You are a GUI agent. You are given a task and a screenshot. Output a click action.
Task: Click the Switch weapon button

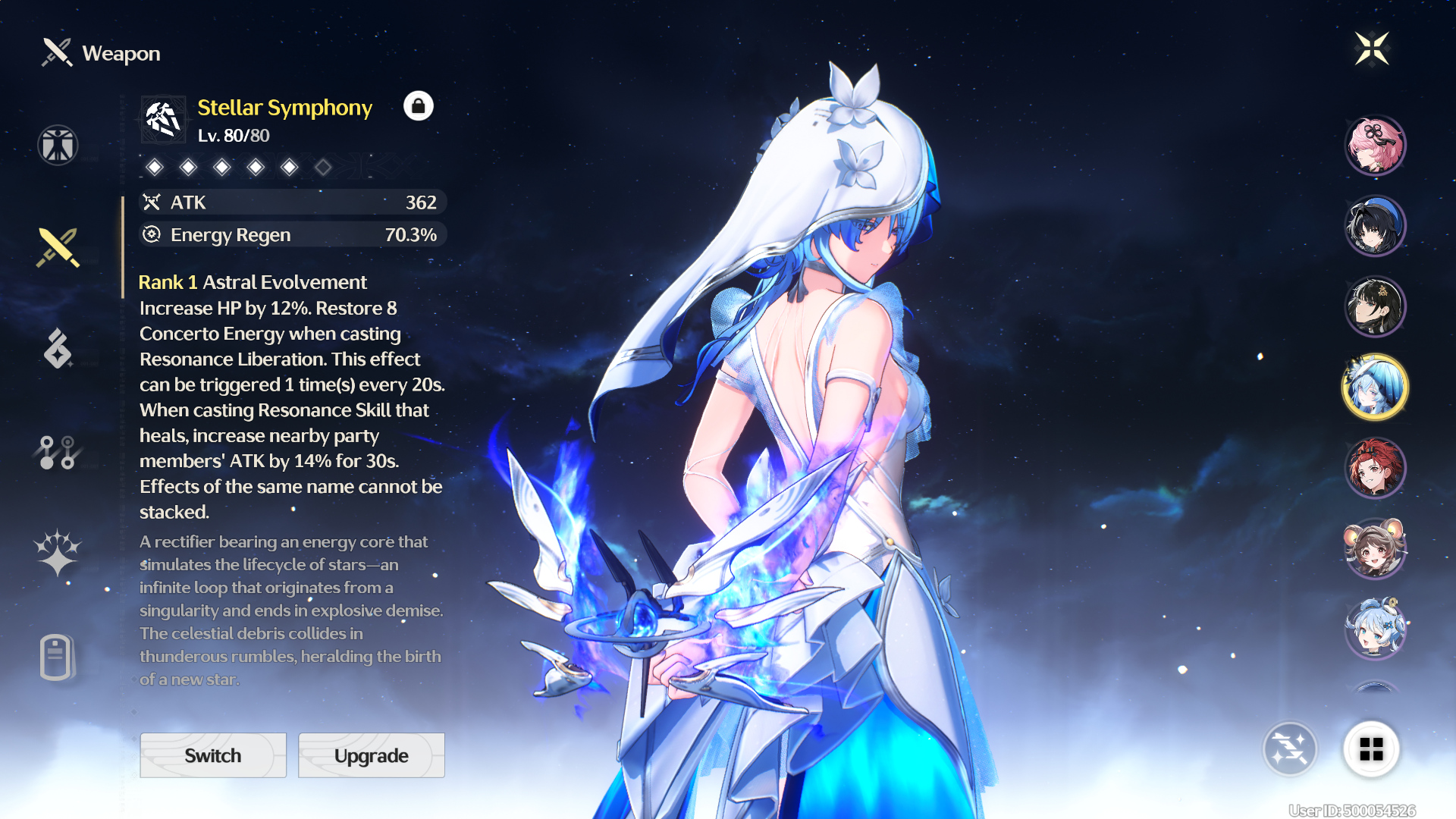[213, 755]
